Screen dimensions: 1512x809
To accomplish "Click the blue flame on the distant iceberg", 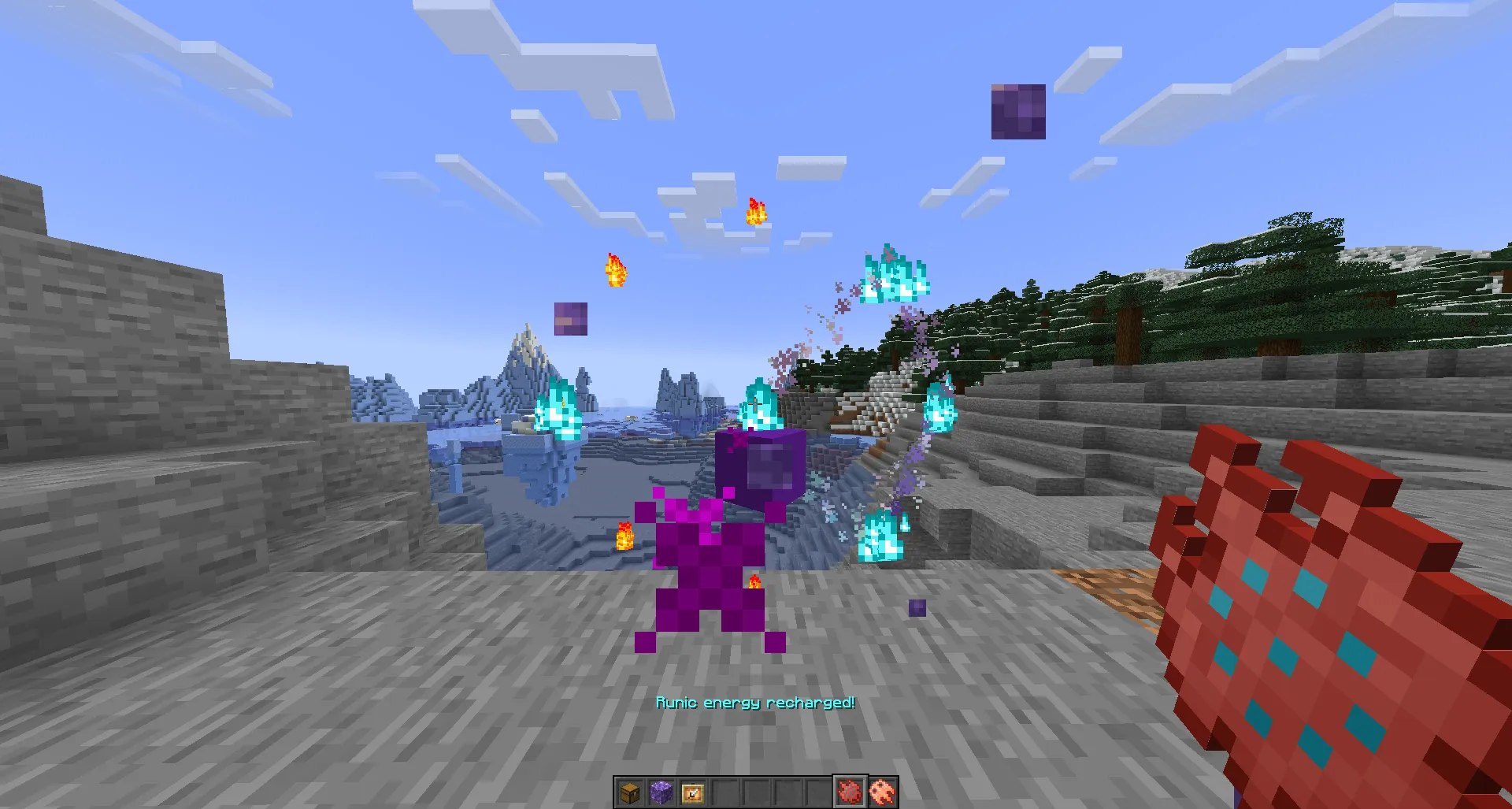I will pyautogui.click(x=559, y=410).
